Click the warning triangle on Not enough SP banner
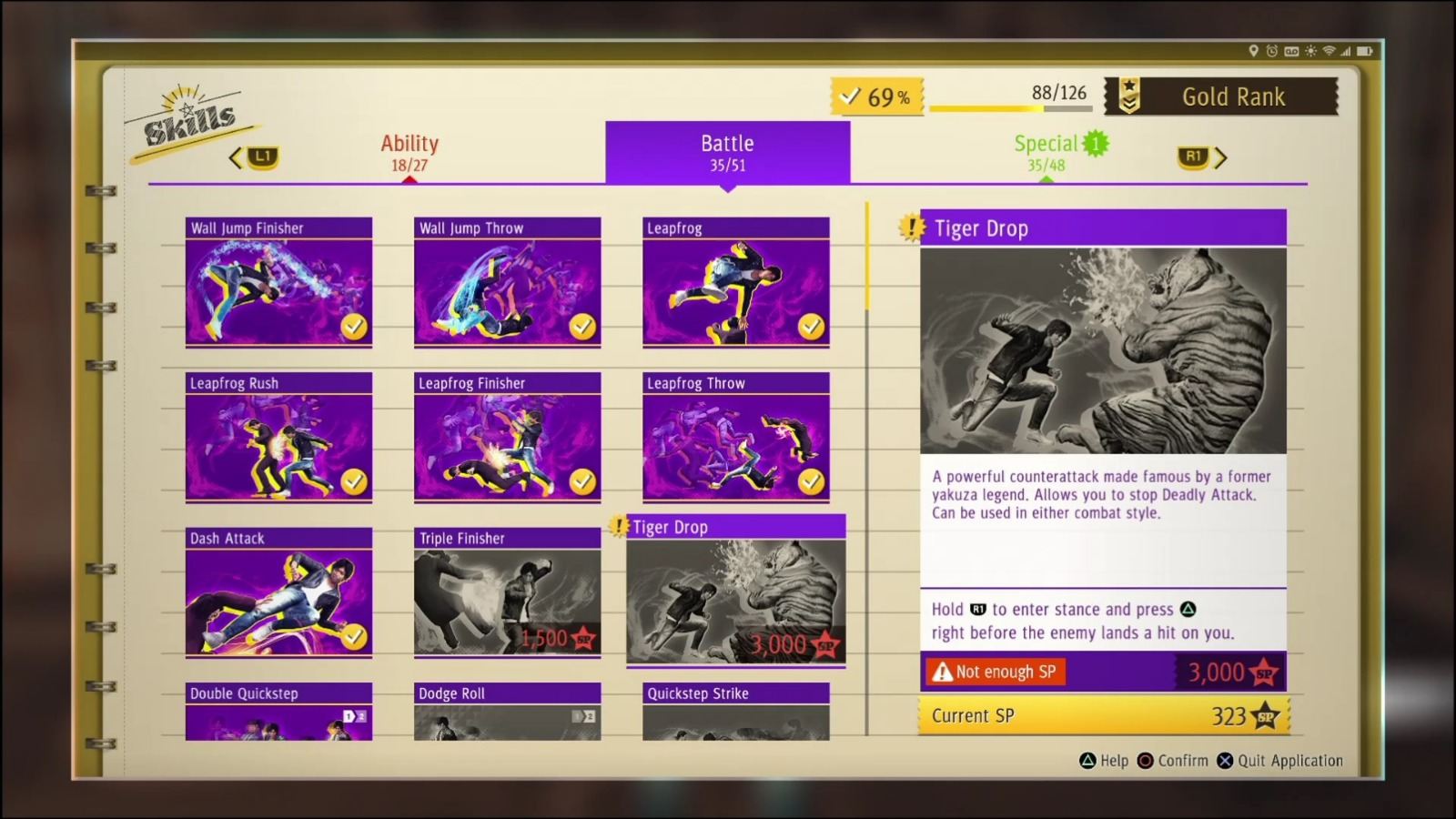 [x=944, y=672]
